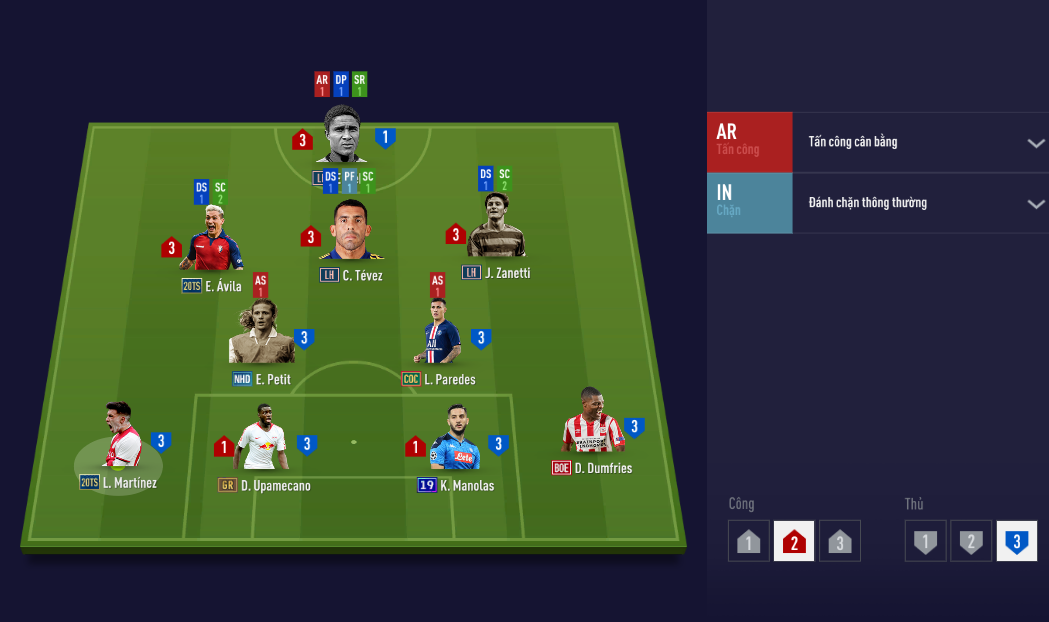Select player E. Ávila

click(x=211, y=240)
